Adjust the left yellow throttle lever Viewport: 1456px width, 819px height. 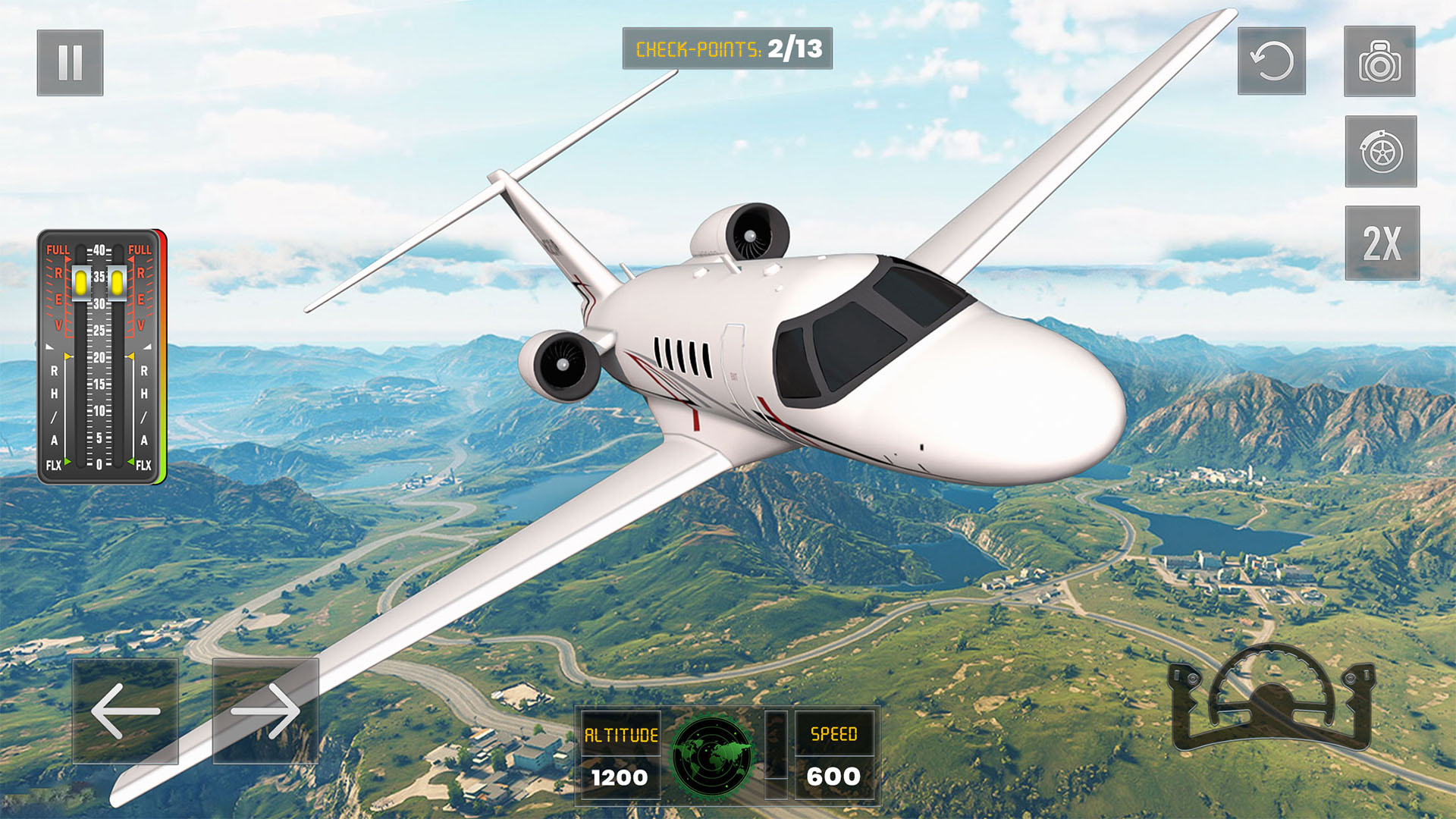81,282
